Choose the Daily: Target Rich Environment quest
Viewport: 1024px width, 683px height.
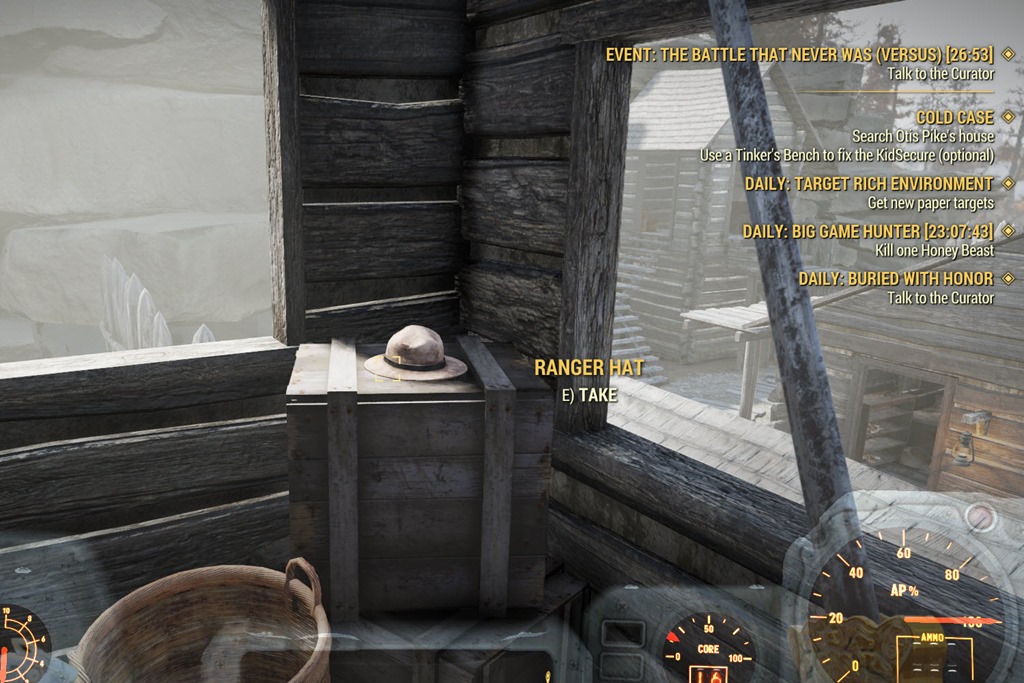tap(869, 184)
